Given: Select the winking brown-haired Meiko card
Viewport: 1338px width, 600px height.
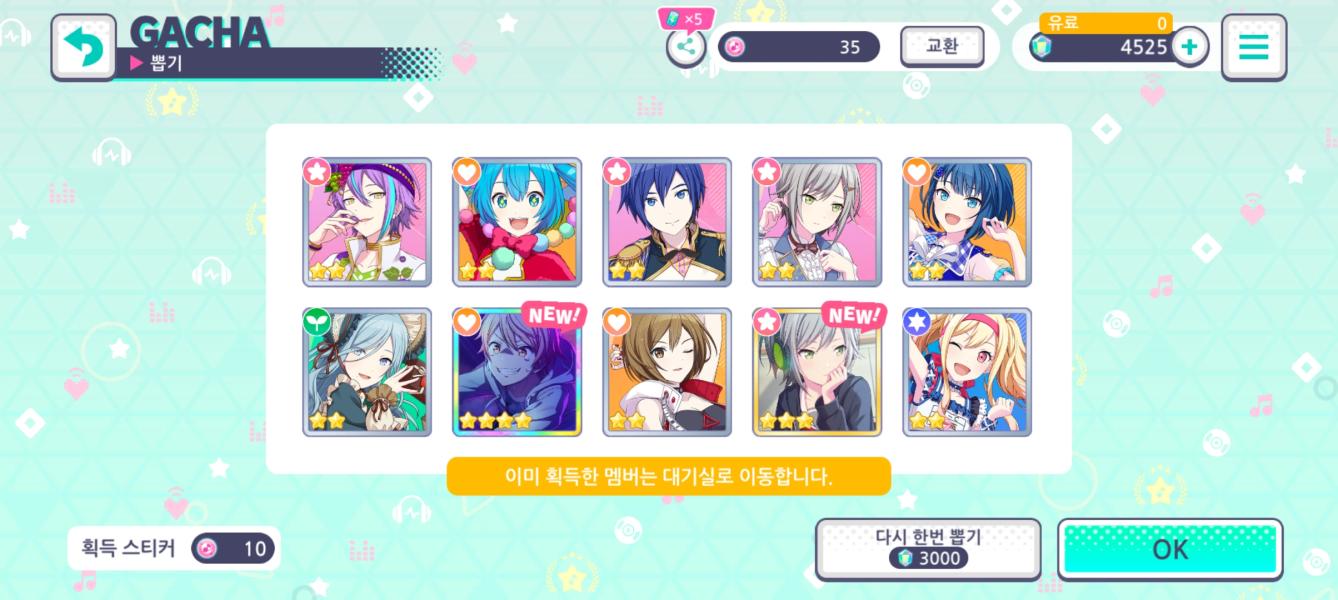Looking at the screenshot, I should coord(667,372).
